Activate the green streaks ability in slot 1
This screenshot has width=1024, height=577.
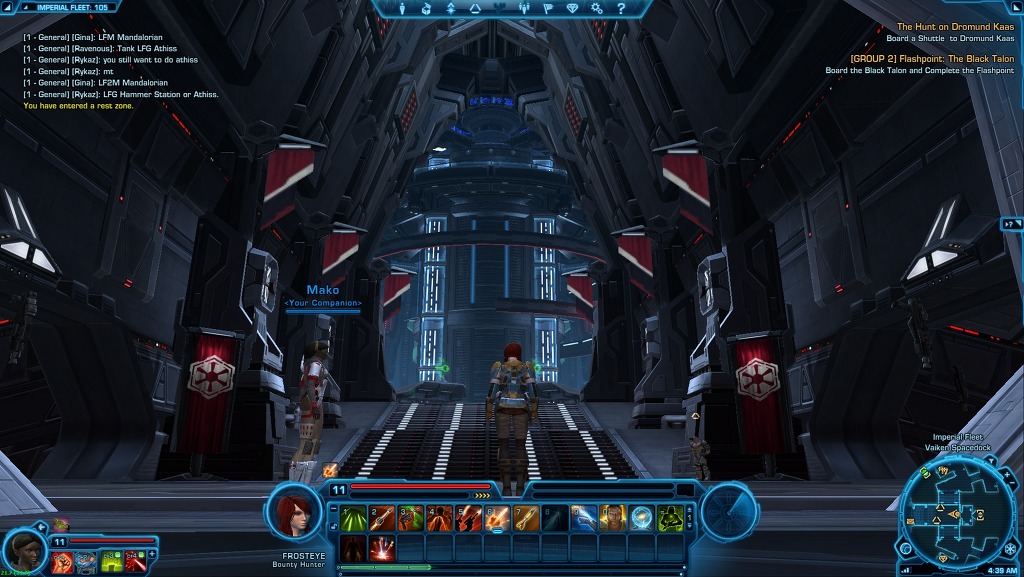[x=352, y=518]
